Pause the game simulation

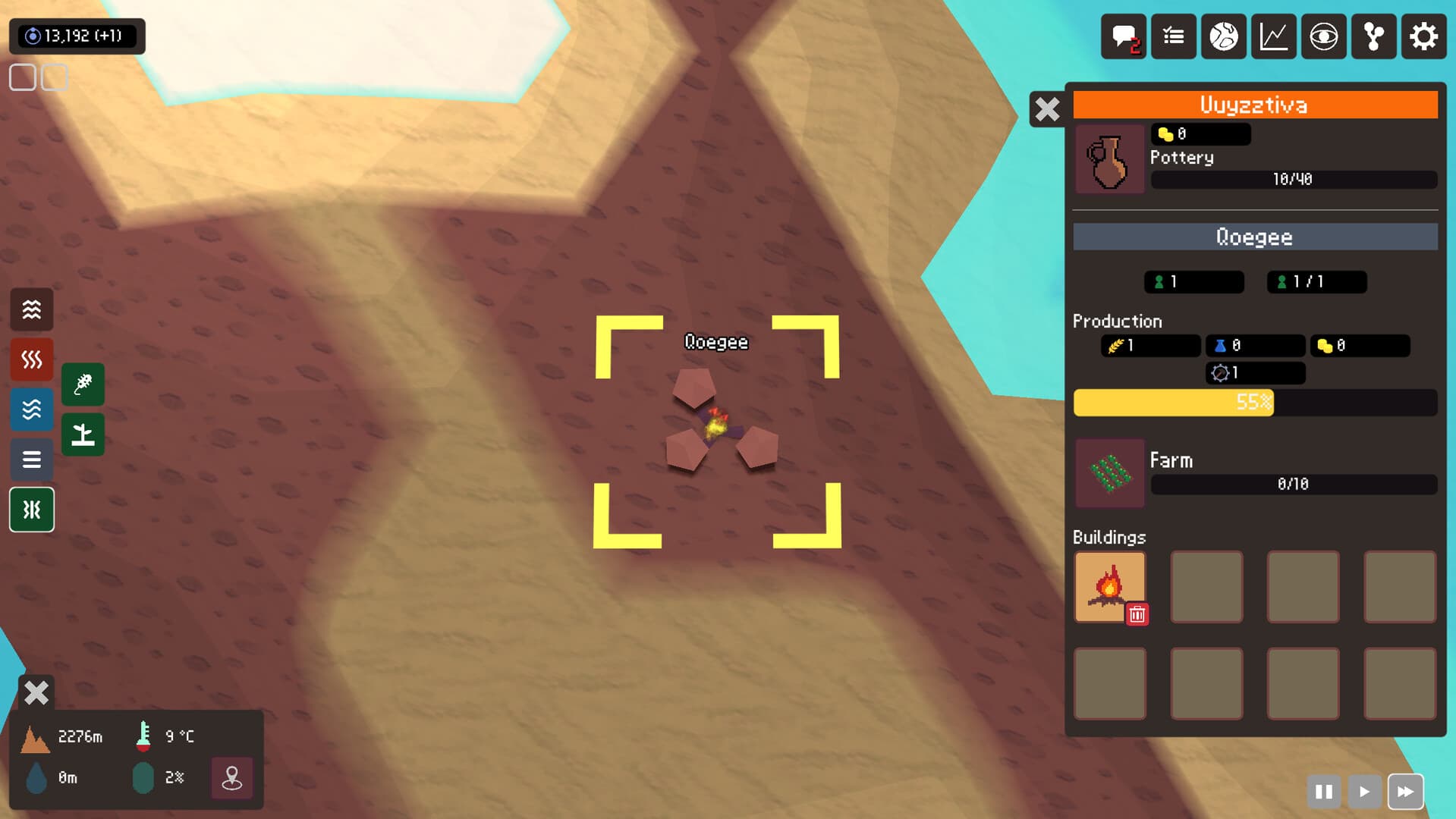tap(1325, 791)
